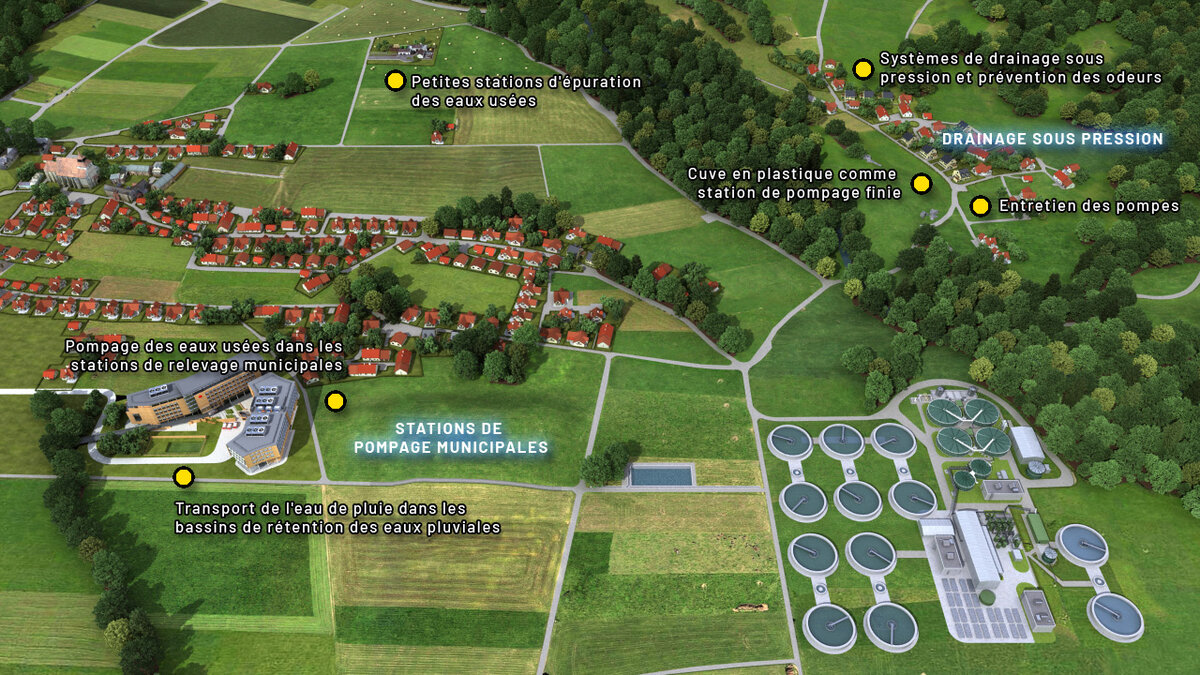Open the Systèmes de drainage sous pression marker

point(862,69)
